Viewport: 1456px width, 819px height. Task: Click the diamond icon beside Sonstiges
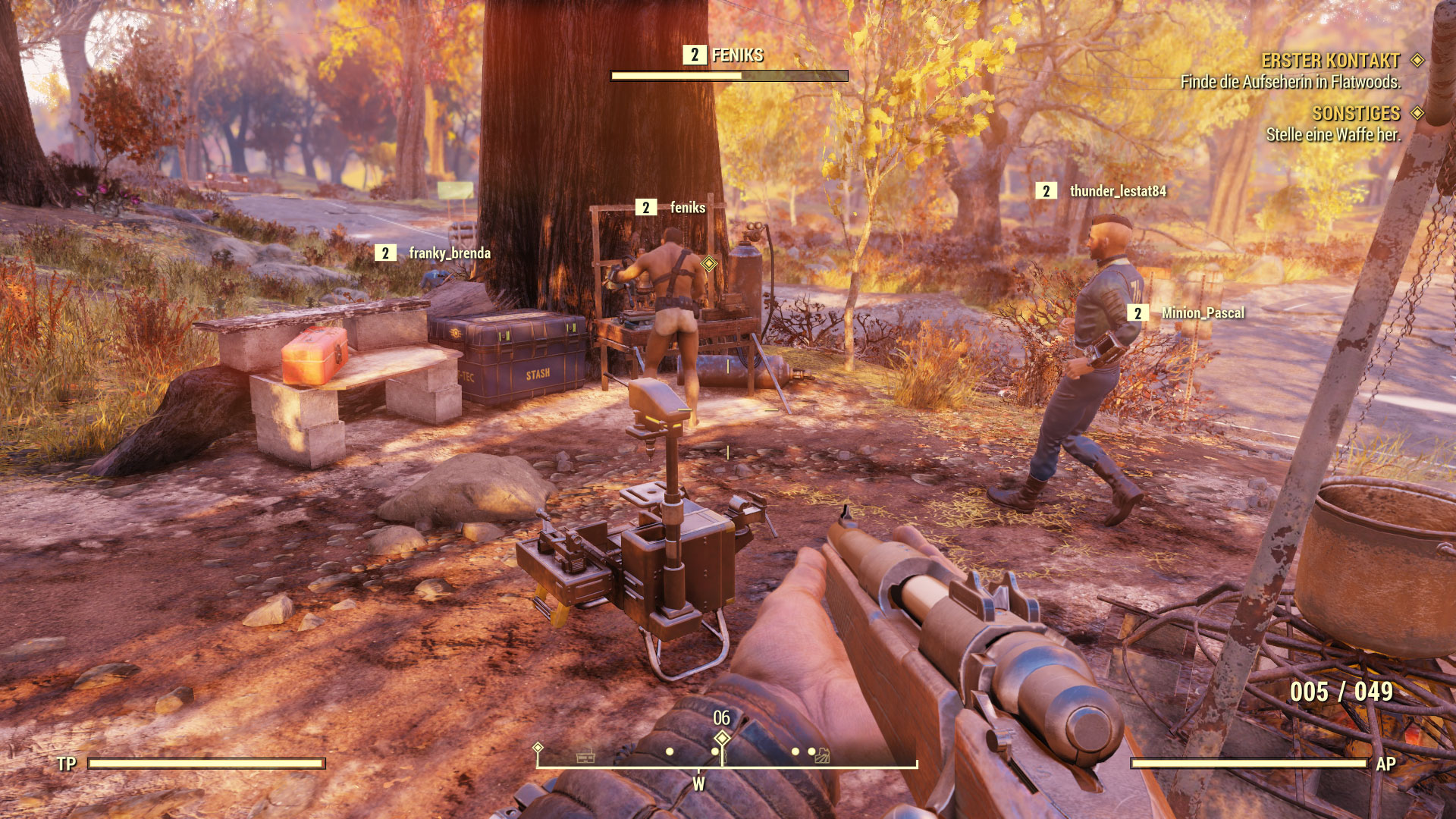pos(1417,113)
